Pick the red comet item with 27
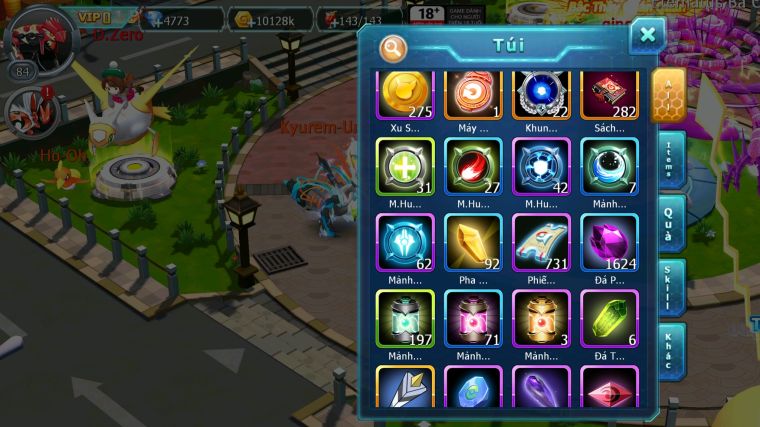The height and width of the screenshot is (427, 760). (473, 166)
